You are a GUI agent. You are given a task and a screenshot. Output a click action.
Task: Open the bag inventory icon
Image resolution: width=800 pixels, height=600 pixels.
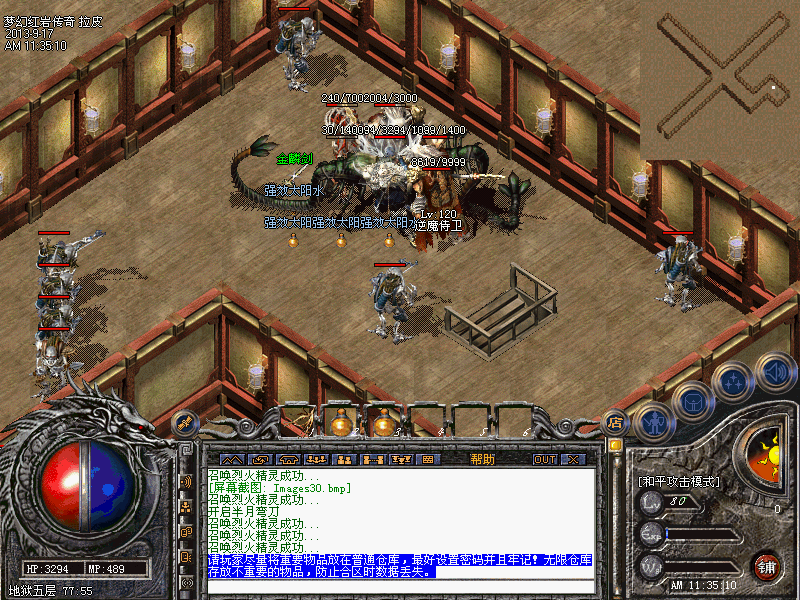click(x=692, y=400)
